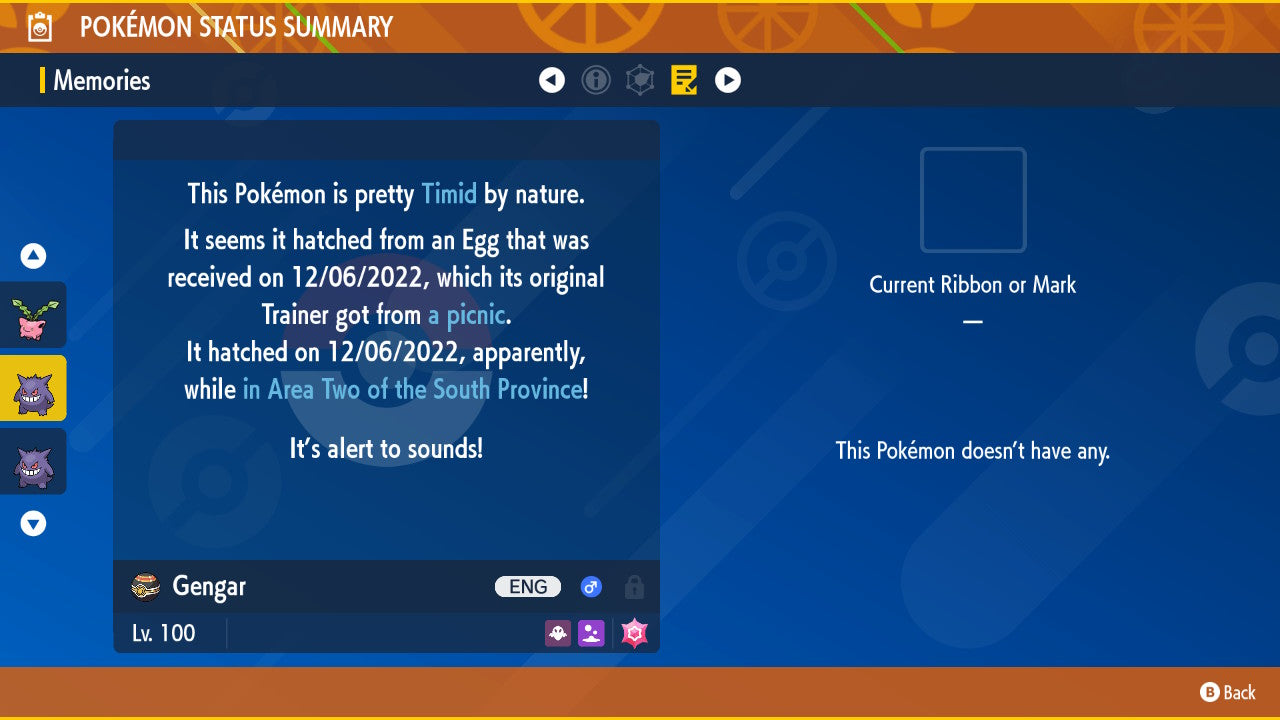Viewport: 1280px width, 720px height.
Task: Select the Ghost type icon below Gengar
Action: click(557, 633)
